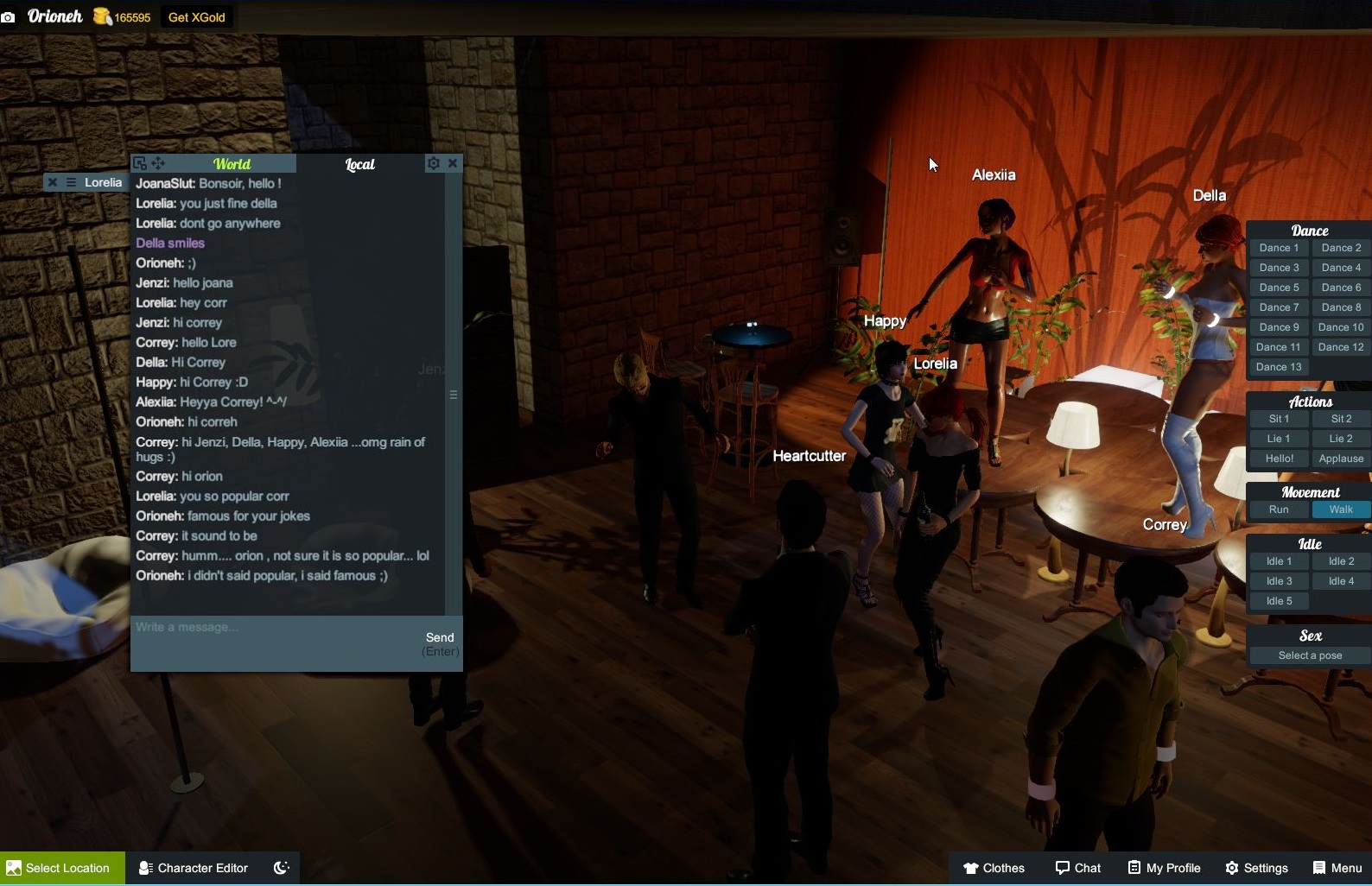Take a screenshot using the camera icon
1372x886 pixels.
[x=10, y=16]
